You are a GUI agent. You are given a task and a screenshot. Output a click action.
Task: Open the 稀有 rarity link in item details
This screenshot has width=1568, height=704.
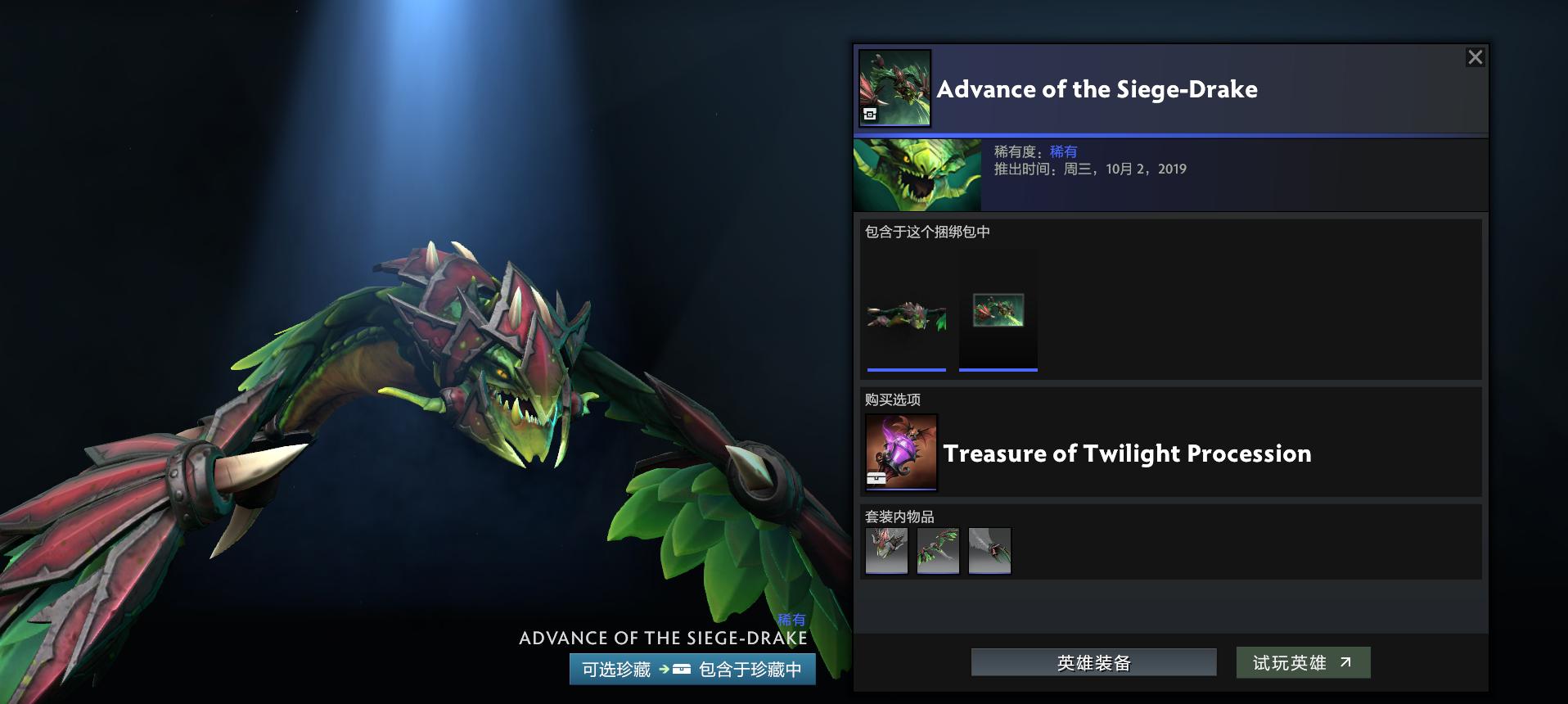click(x=1063, y=151)
